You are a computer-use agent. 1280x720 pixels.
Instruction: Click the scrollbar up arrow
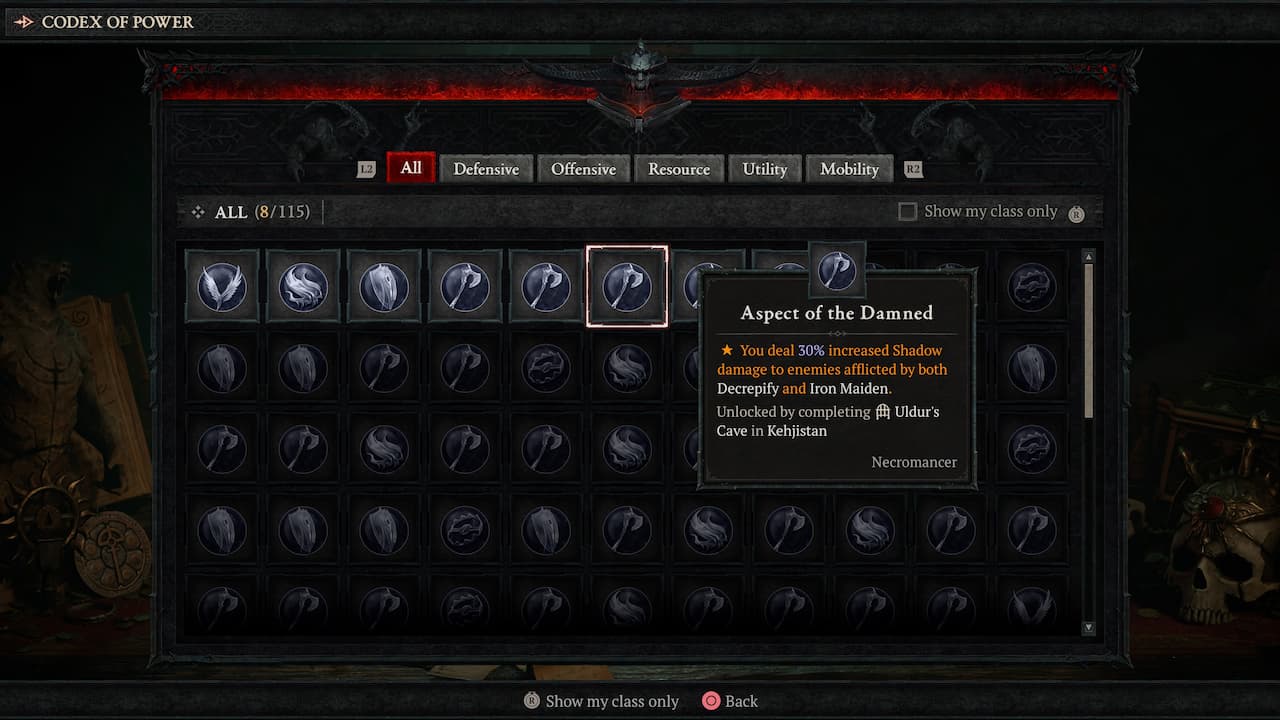coord(1088,256)
